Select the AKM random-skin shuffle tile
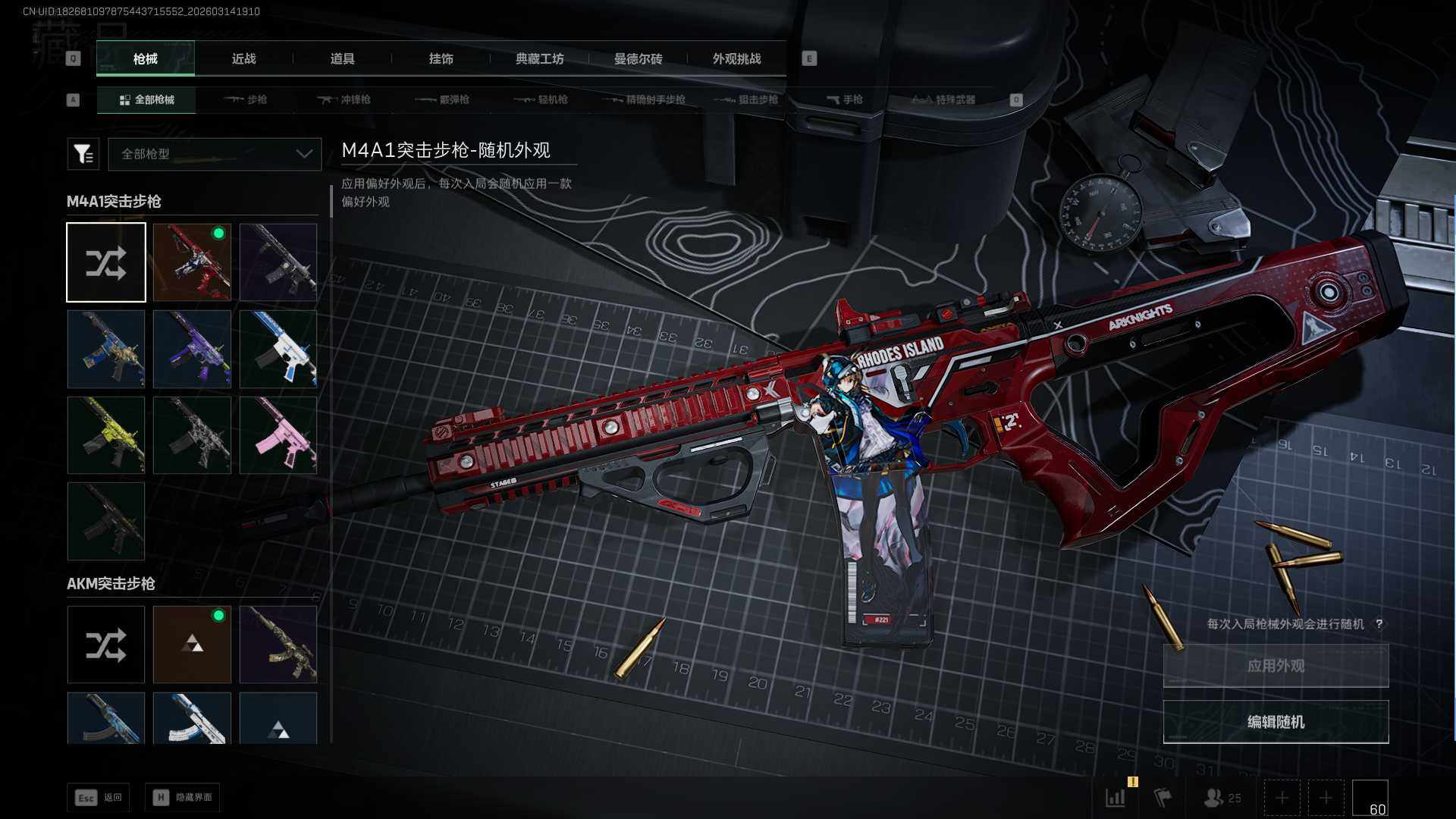 106,645
